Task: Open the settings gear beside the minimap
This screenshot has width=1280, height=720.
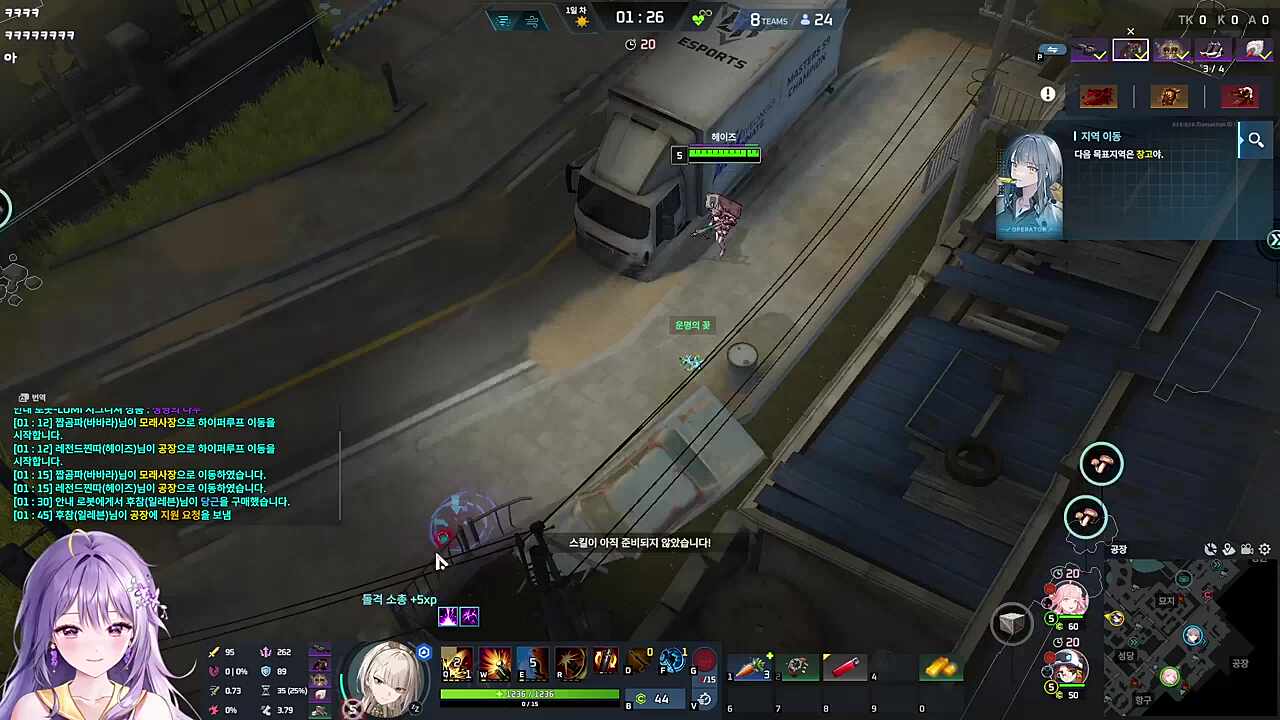Action: pos(1263,549)
